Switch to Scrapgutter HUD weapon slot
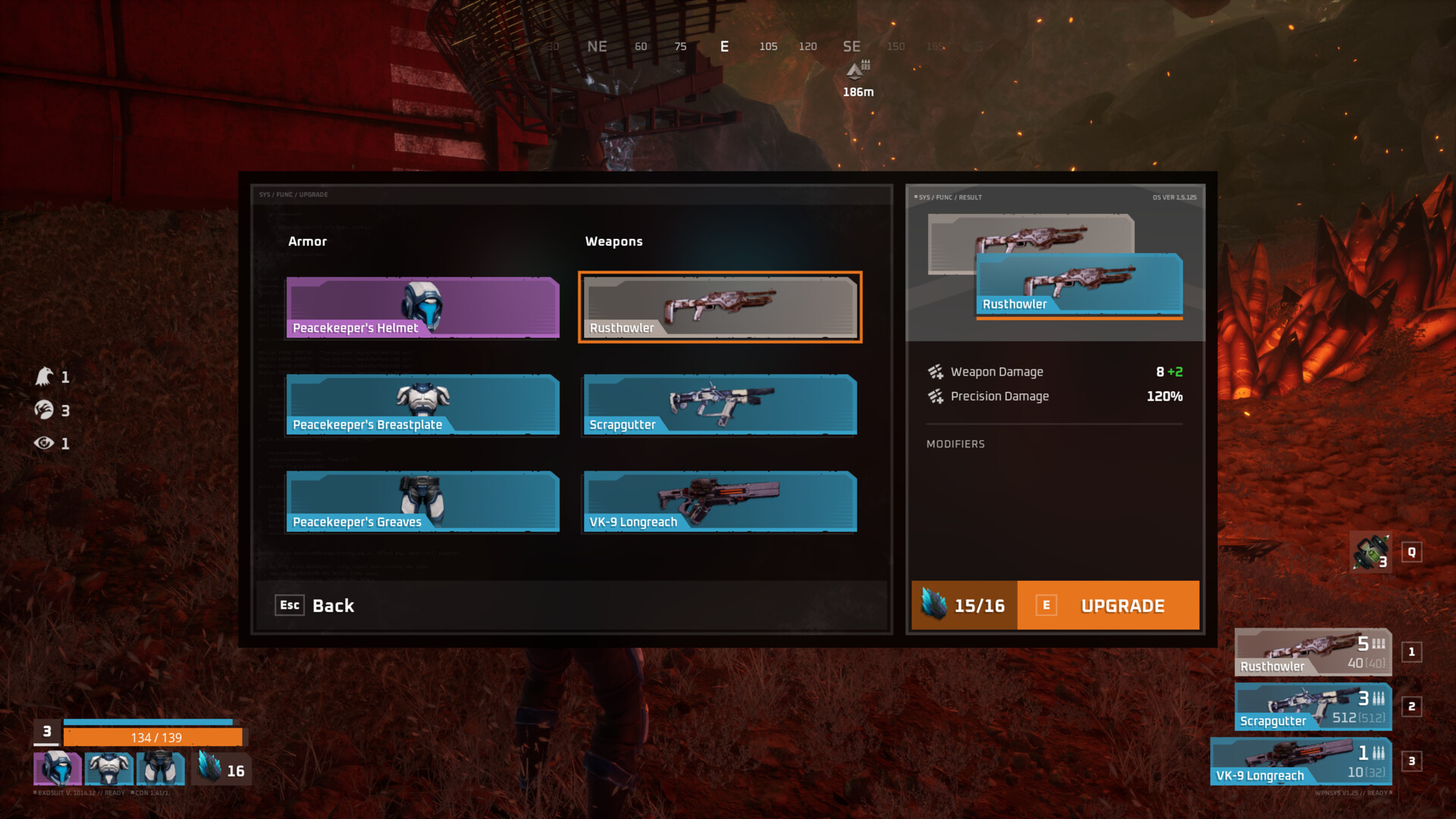This screenshot has width=1456, height=819. tap(1313, 707)
